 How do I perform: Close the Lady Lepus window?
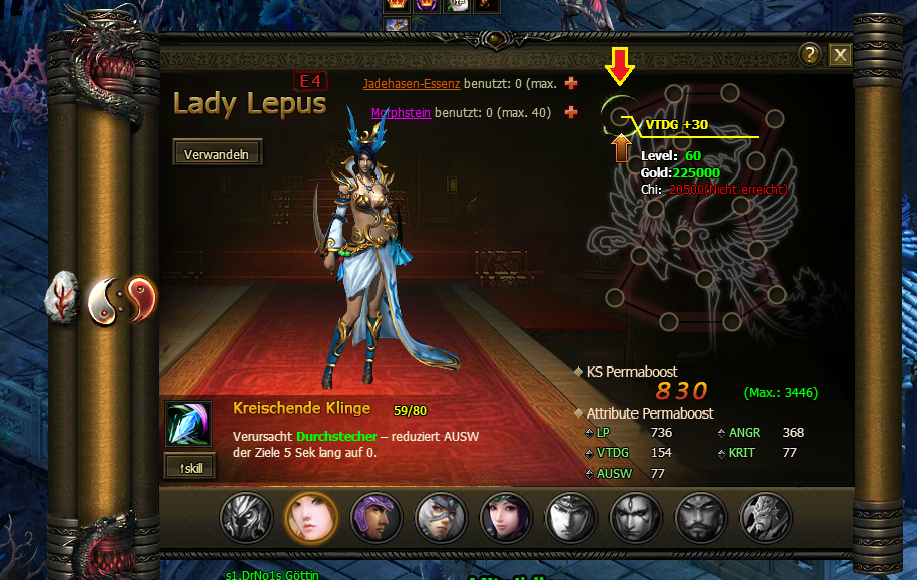pyautogui.click(x=840, y=55)
